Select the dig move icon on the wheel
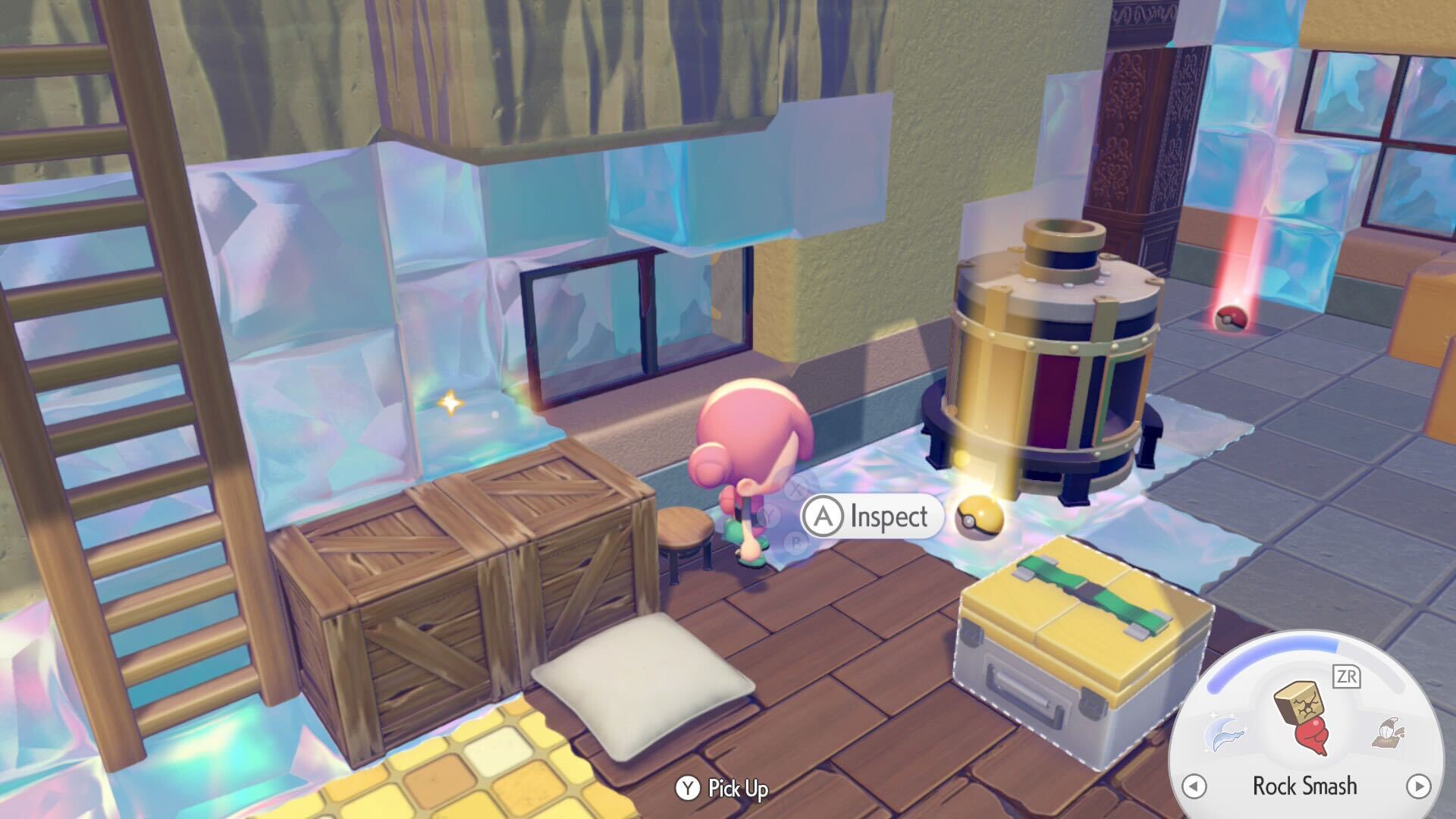 (x=1389, y=733)
